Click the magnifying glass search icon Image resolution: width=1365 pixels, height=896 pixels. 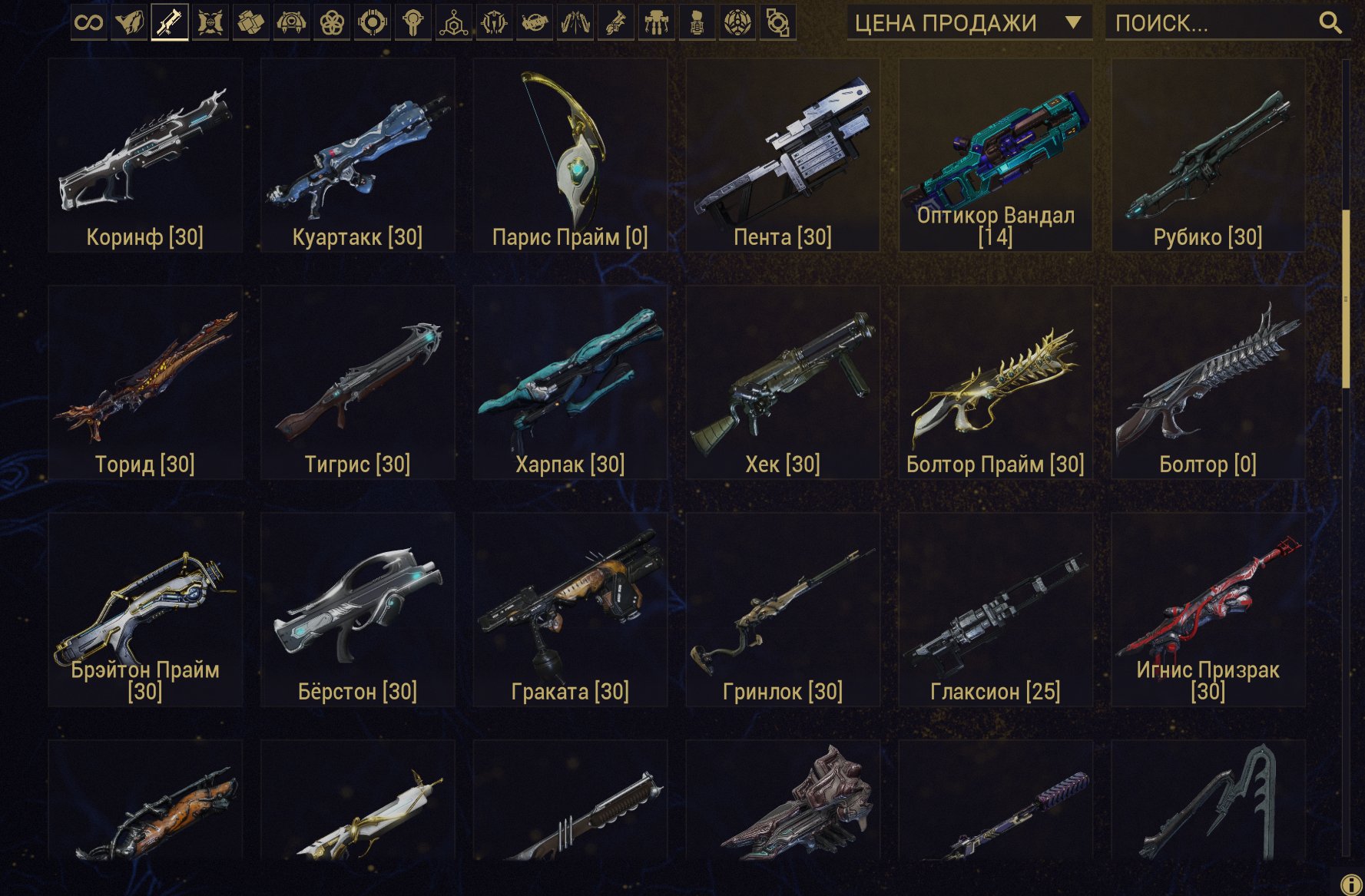pyautogui.click(x=1330, y=23)
